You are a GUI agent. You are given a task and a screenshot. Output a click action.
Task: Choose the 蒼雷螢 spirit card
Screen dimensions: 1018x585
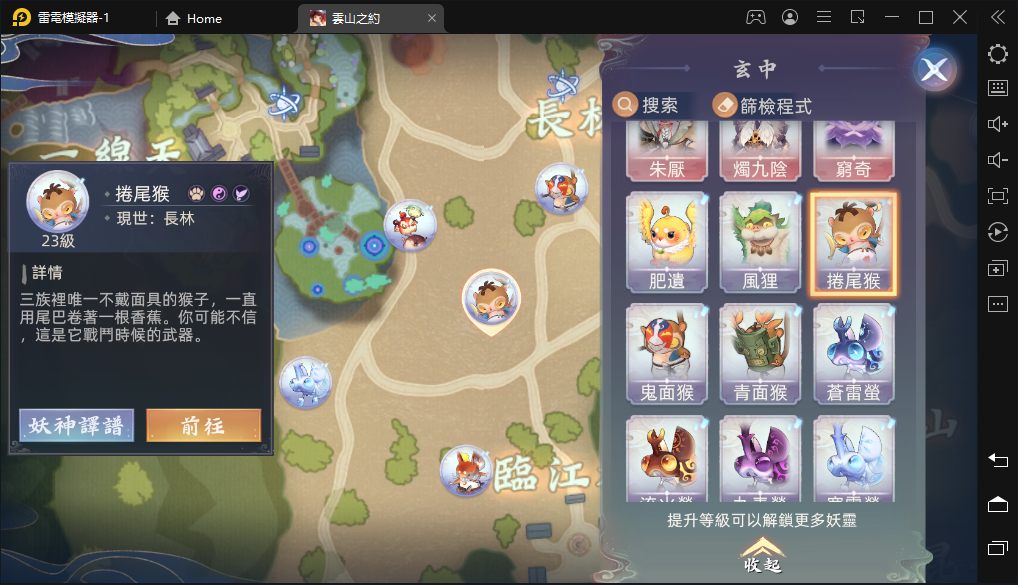coord(853,354)
